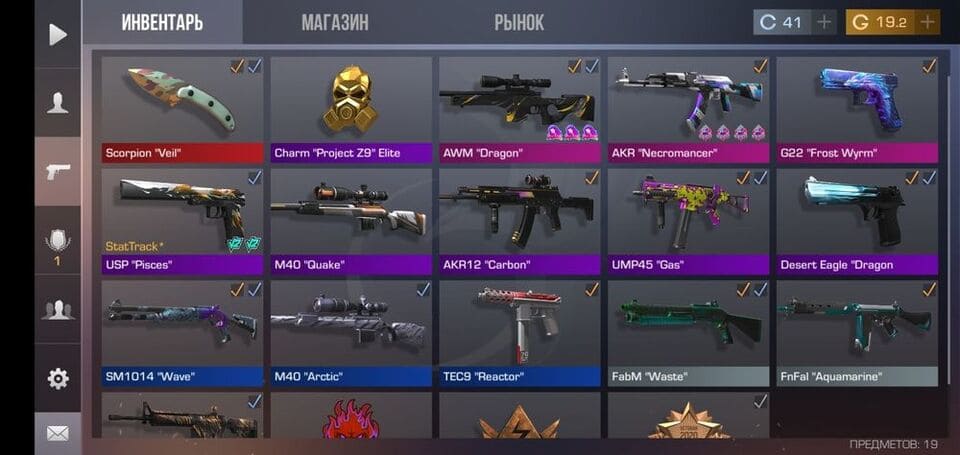Open the mail envelope icon

tap(57, 433)
